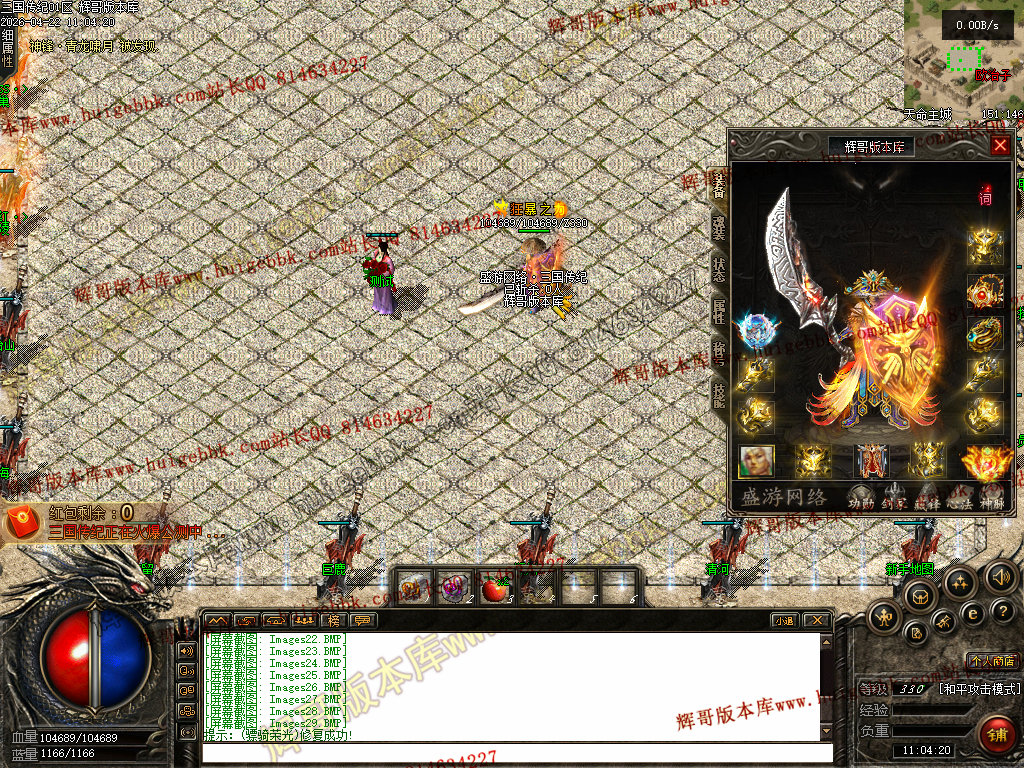This screenshot has height=768, width=1024.
Task: Close the chat window with X
Action: tap(816, 620)
